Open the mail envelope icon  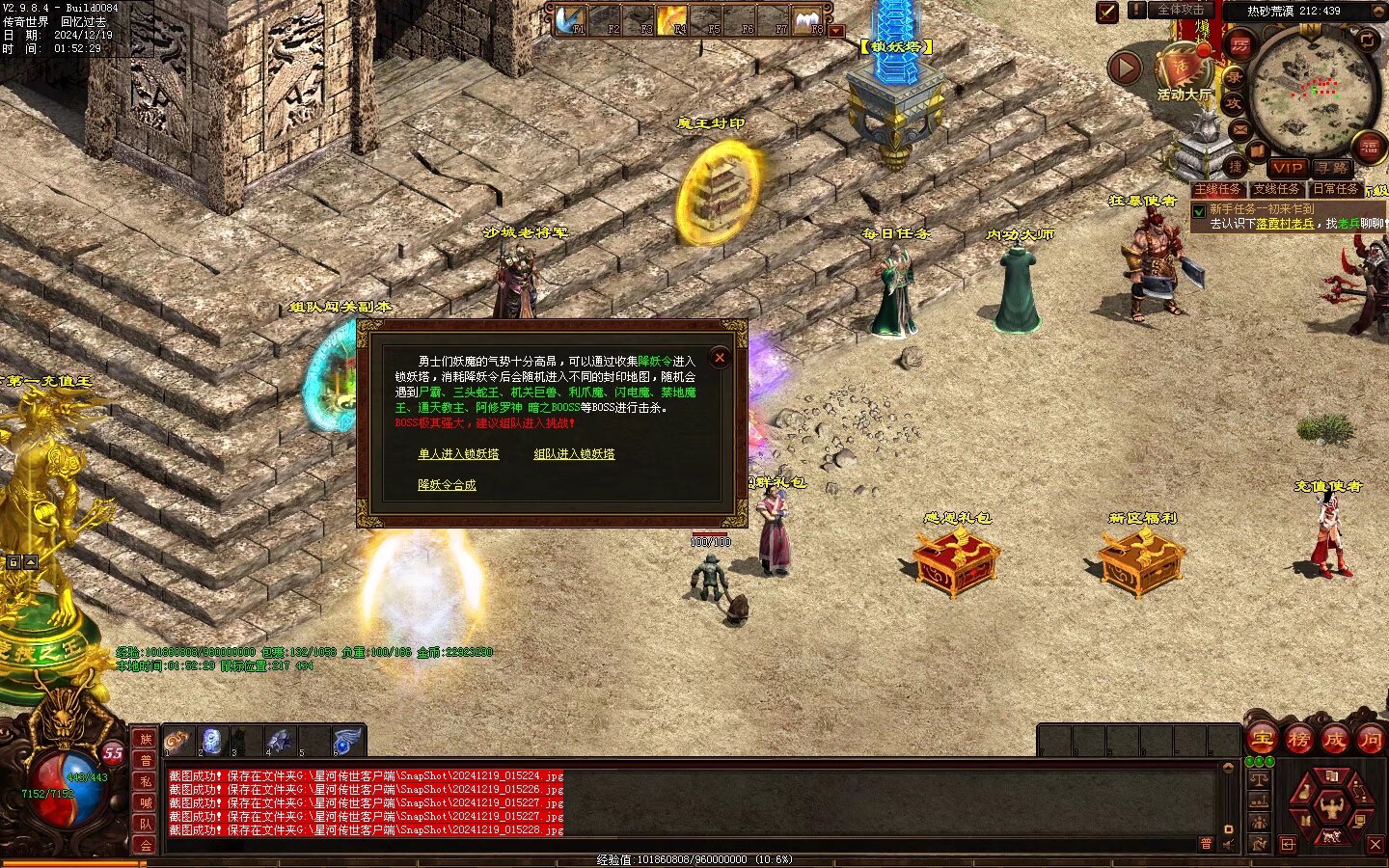click(x=1240, y=129)
